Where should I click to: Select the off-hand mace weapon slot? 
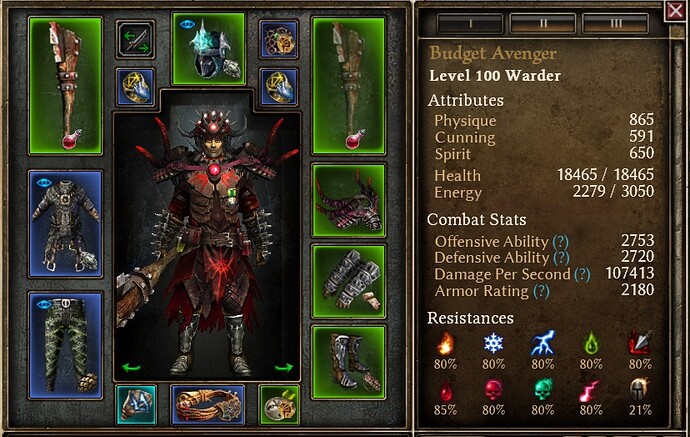click(x=349, y=86)
